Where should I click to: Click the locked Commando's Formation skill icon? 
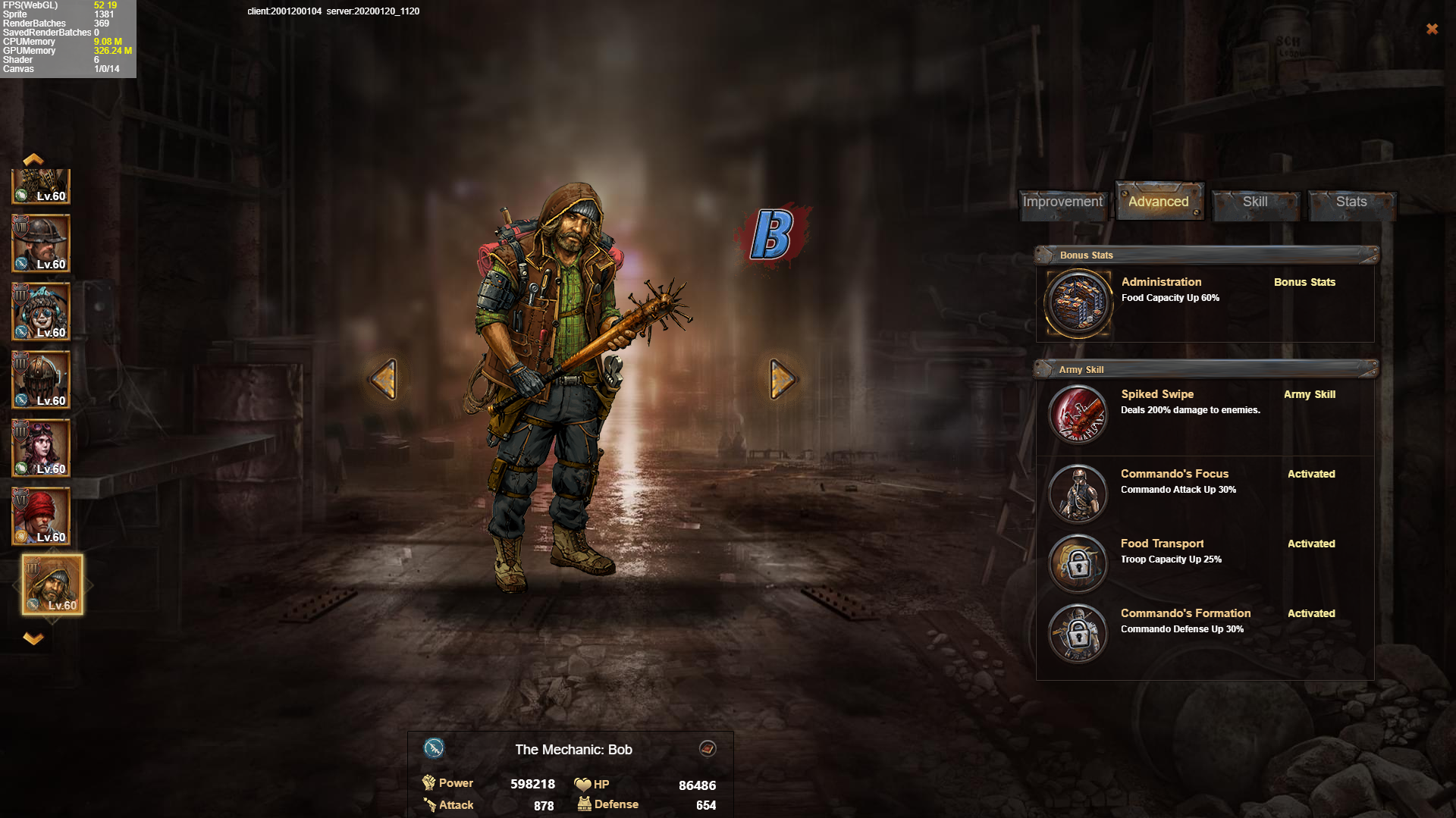[x=1078, y=633]
